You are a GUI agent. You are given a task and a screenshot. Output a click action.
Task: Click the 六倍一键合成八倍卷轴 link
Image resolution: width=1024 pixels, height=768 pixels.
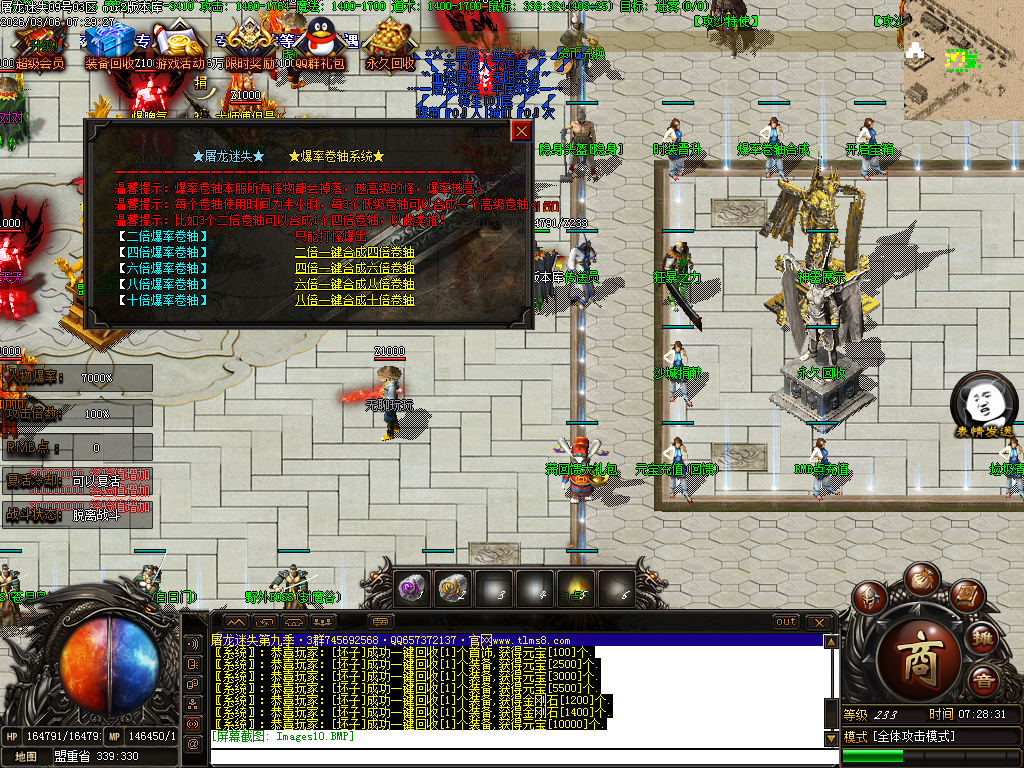tap(354, 284)
